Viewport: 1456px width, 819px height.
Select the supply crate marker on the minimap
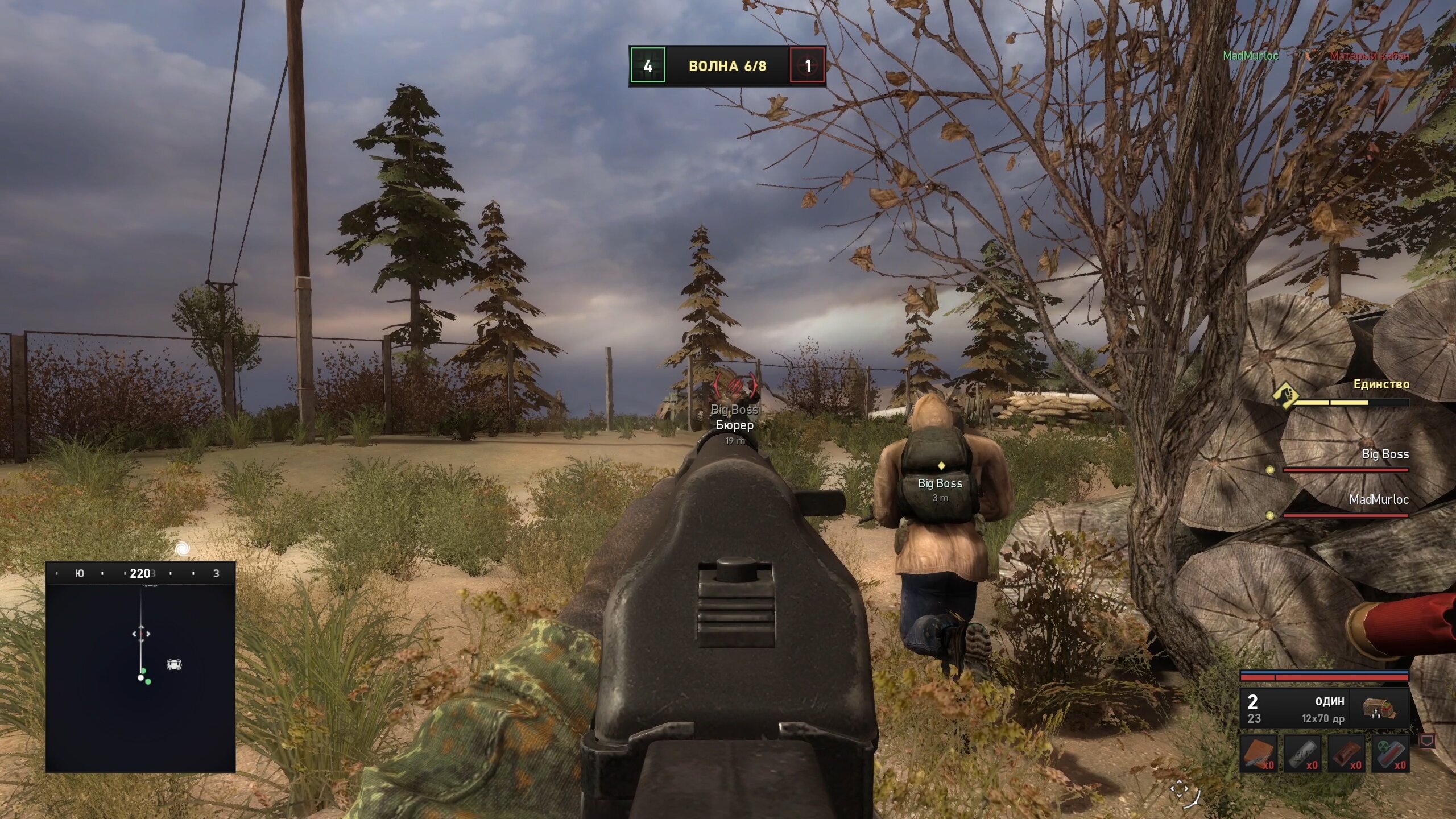tap(174, 664)
